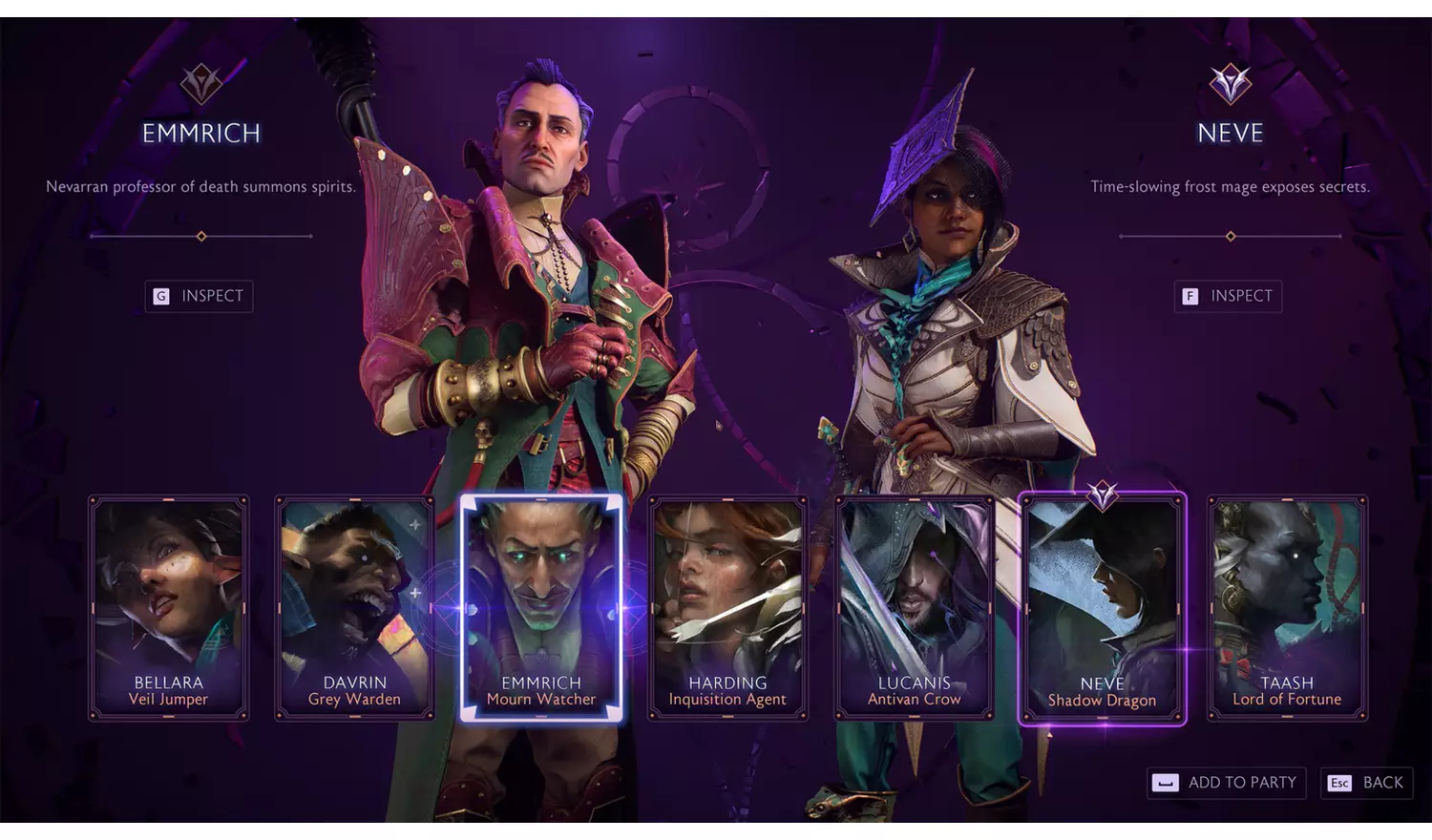Click INSPECT under EMMRICH's description
This screenshot has height=840, width=1432.
pyautogui.click(x=198, y=296)
